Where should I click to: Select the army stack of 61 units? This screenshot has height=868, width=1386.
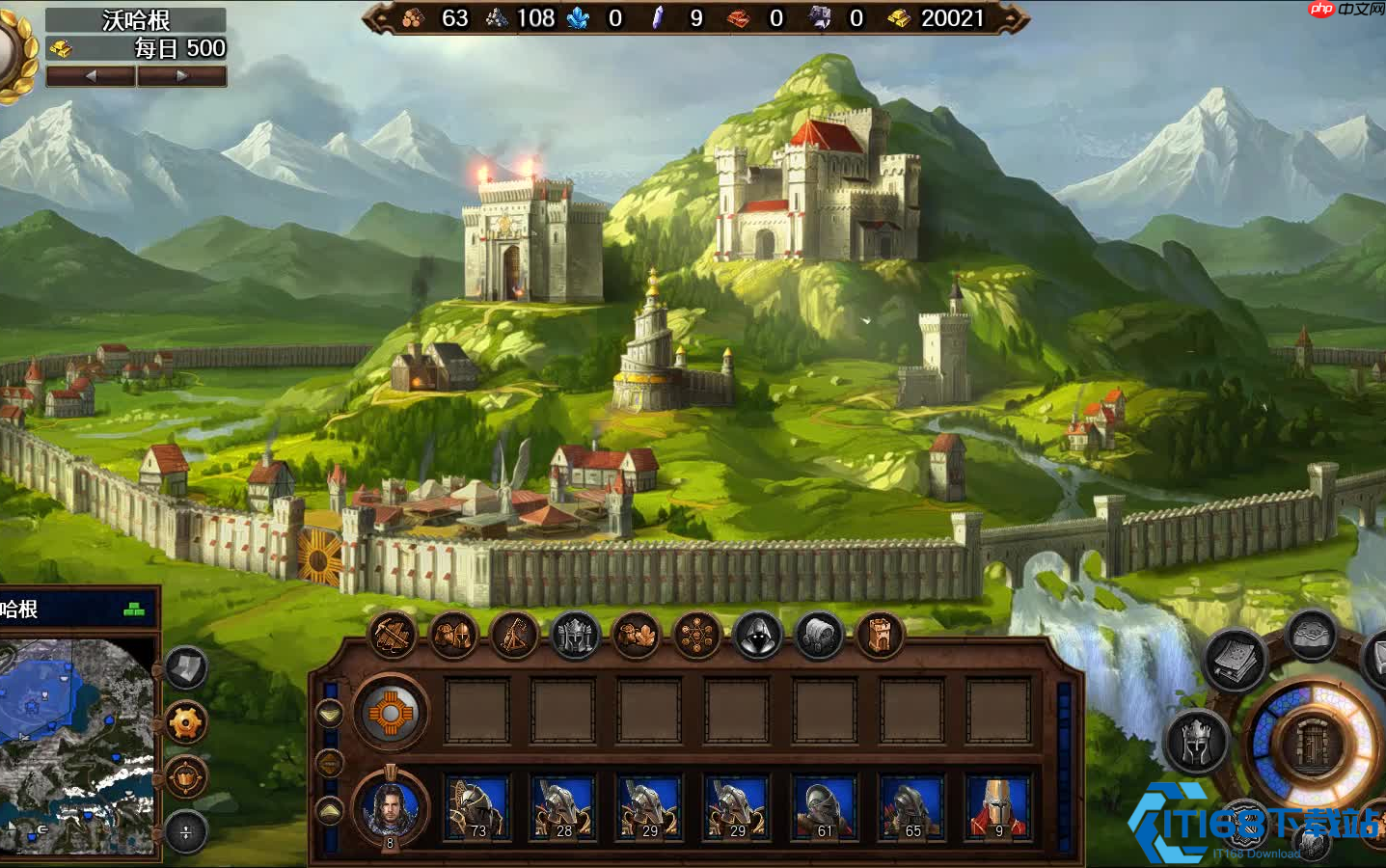(825, 808)
